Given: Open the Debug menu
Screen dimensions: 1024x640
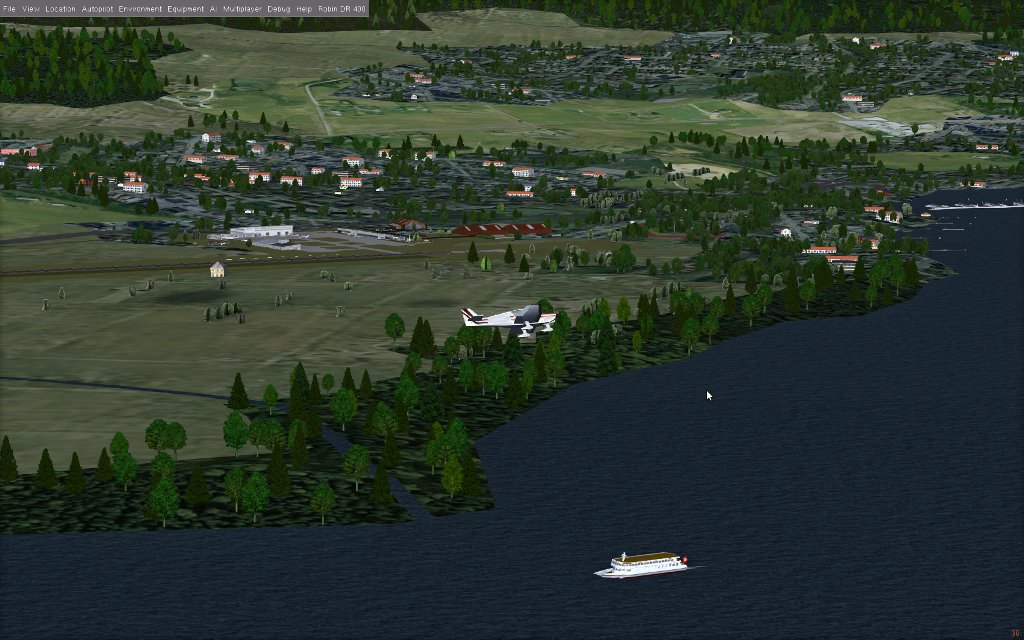Looking at the screenshot, I should click(x=279, y=8).
